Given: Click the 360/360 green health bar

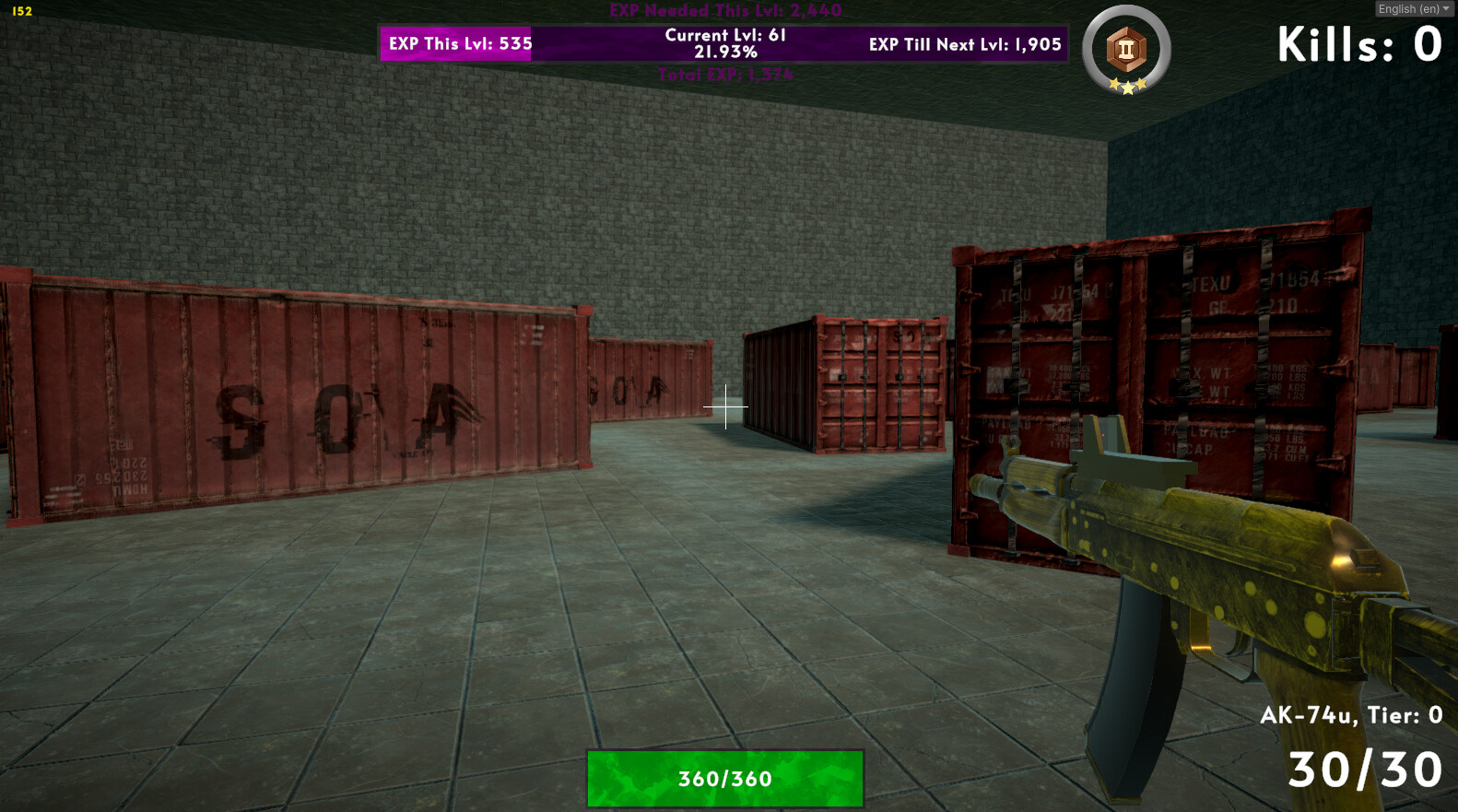Looking at the screenshot, I should tap(725, 778).
